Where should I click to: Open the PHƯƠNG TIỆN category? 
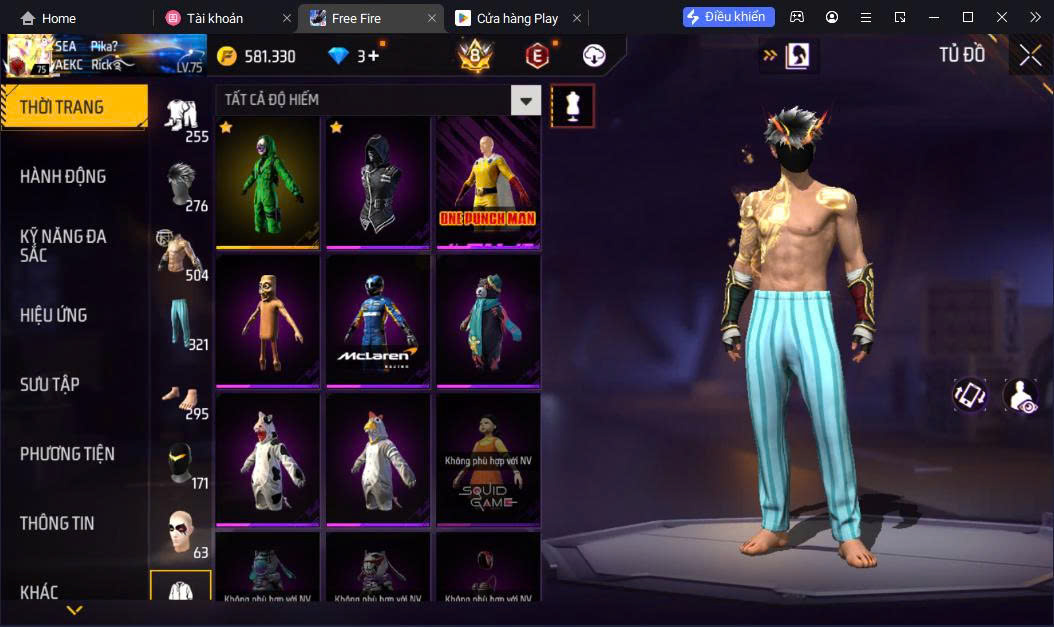click(67, 454)
